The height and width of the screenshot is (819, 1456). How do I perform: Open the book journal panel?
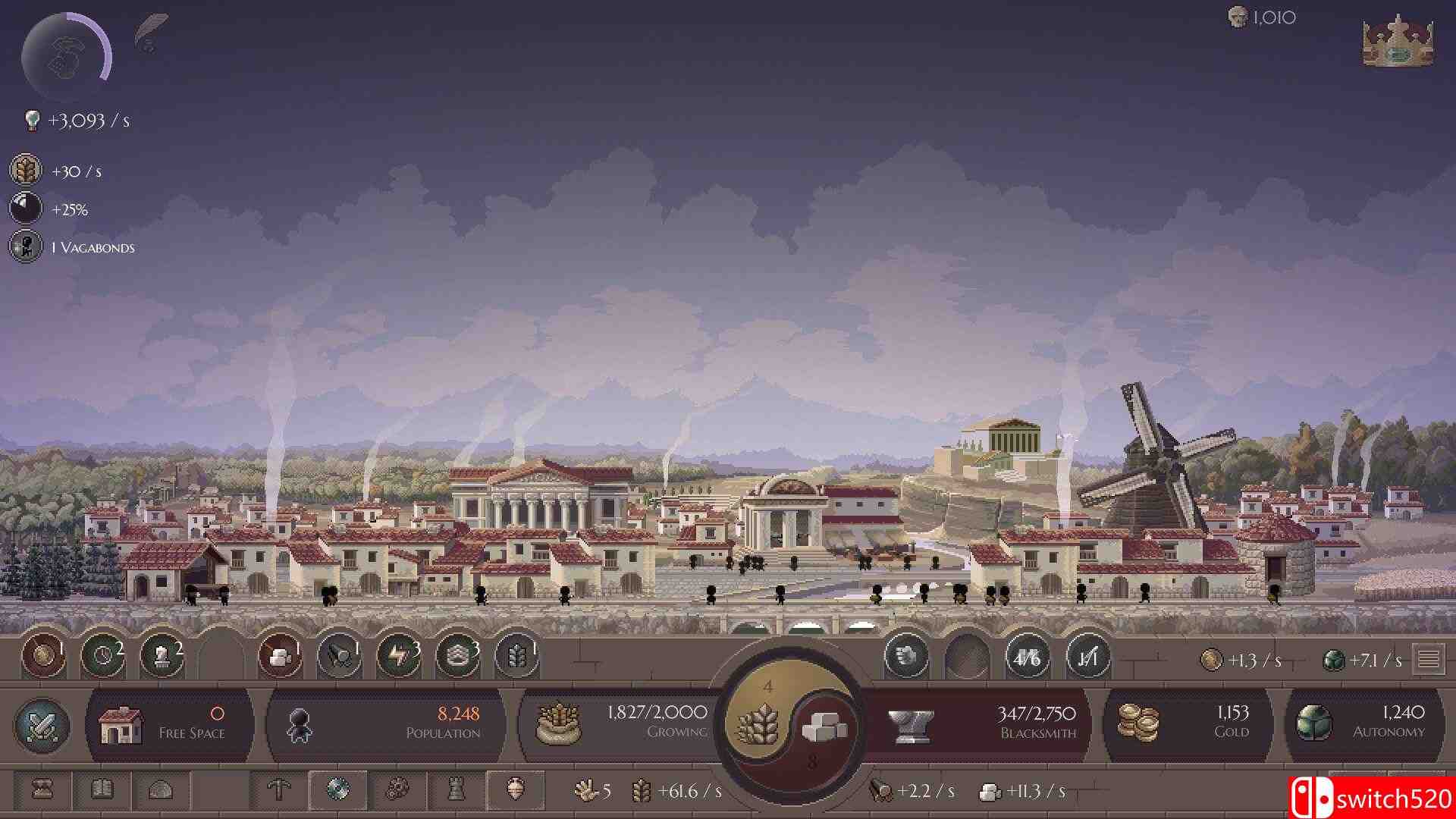[104, 789]
